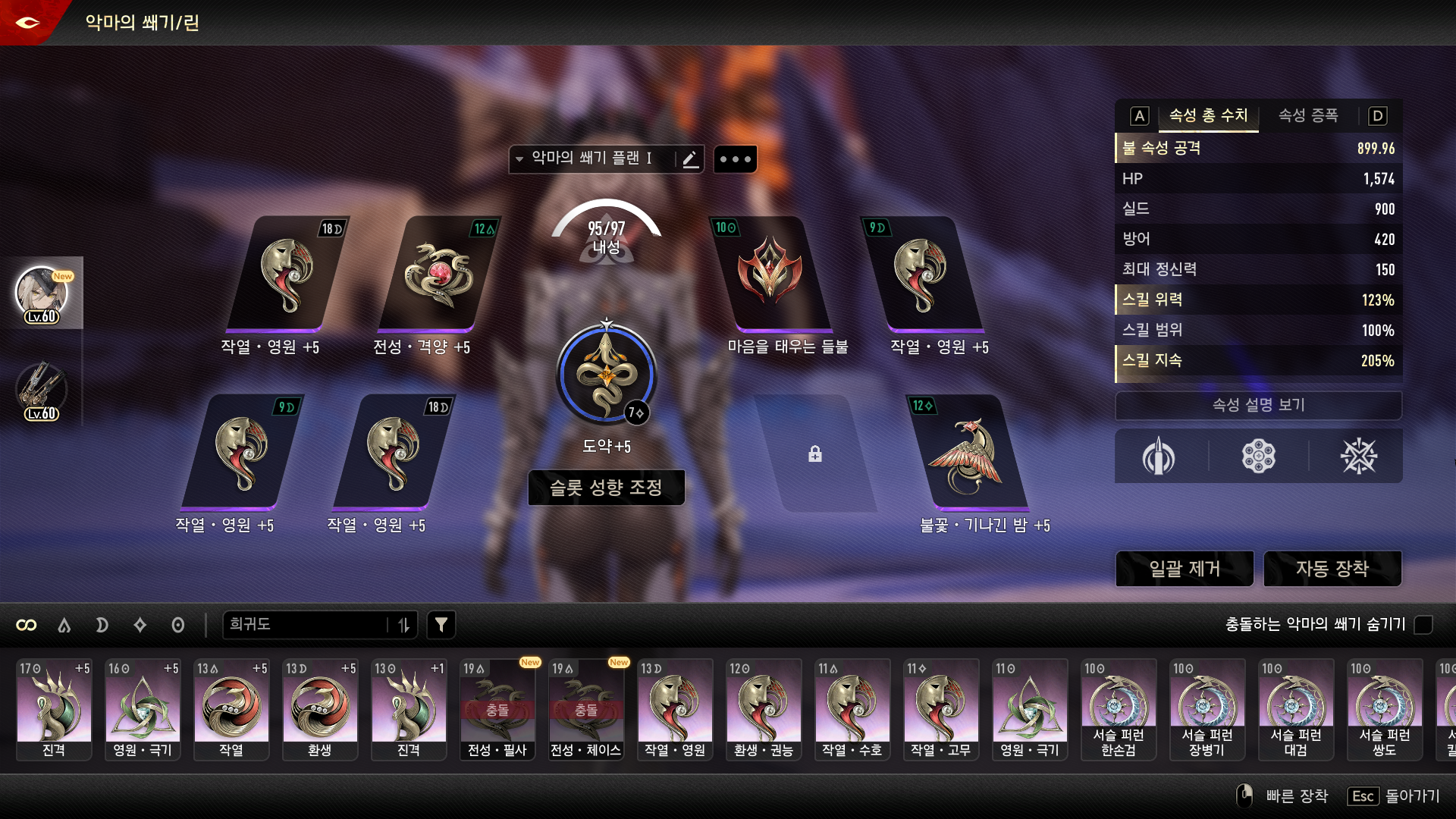Pick 서슬 퍼런 한손검 from inventory
Viewport: 1456px width, 819px height.
tap(1118, 708)
